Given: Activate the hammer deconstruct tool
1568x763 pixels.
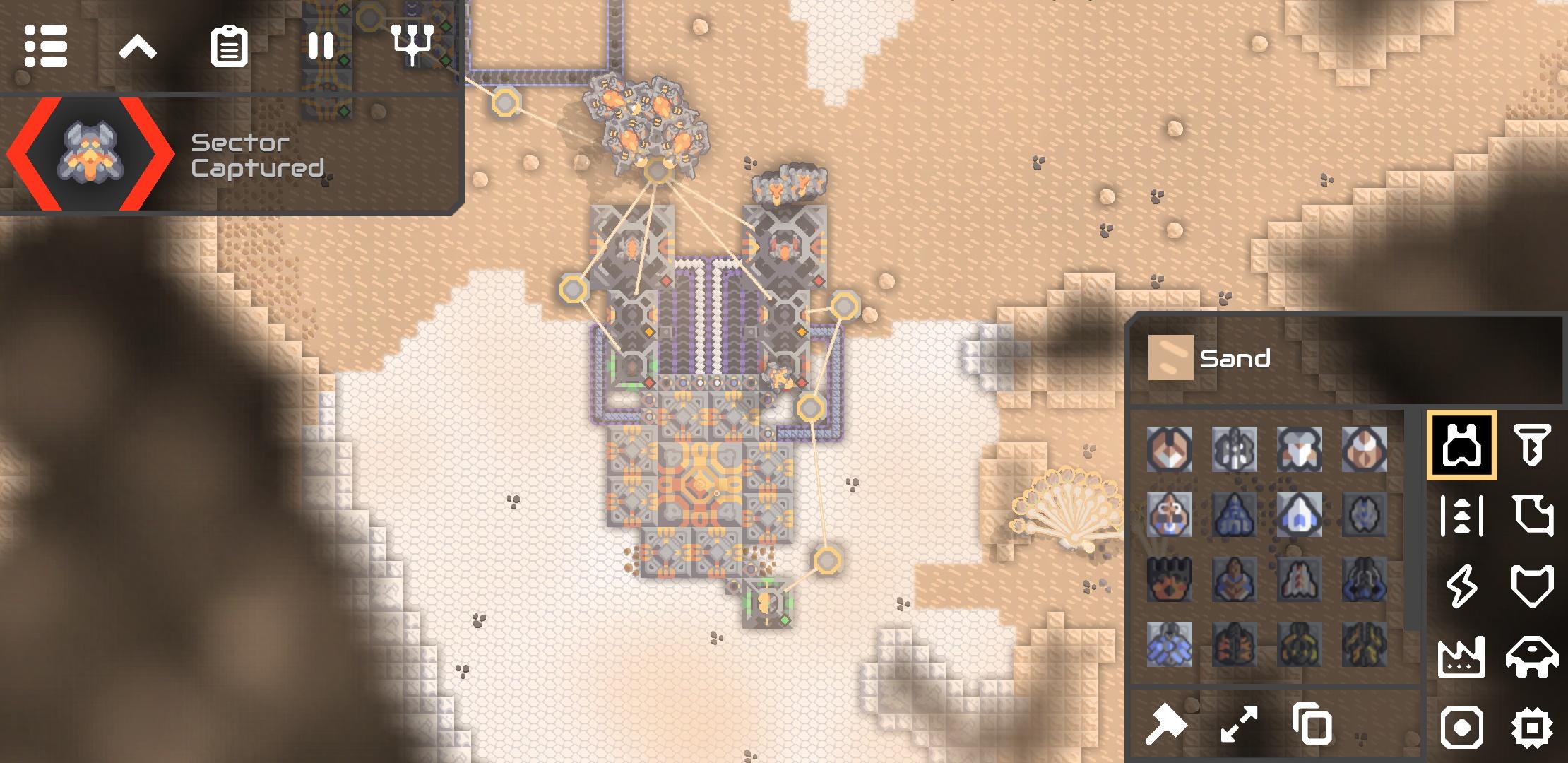Looking at the screenshot, I should pyautogui.click(x=1165, y=725).
